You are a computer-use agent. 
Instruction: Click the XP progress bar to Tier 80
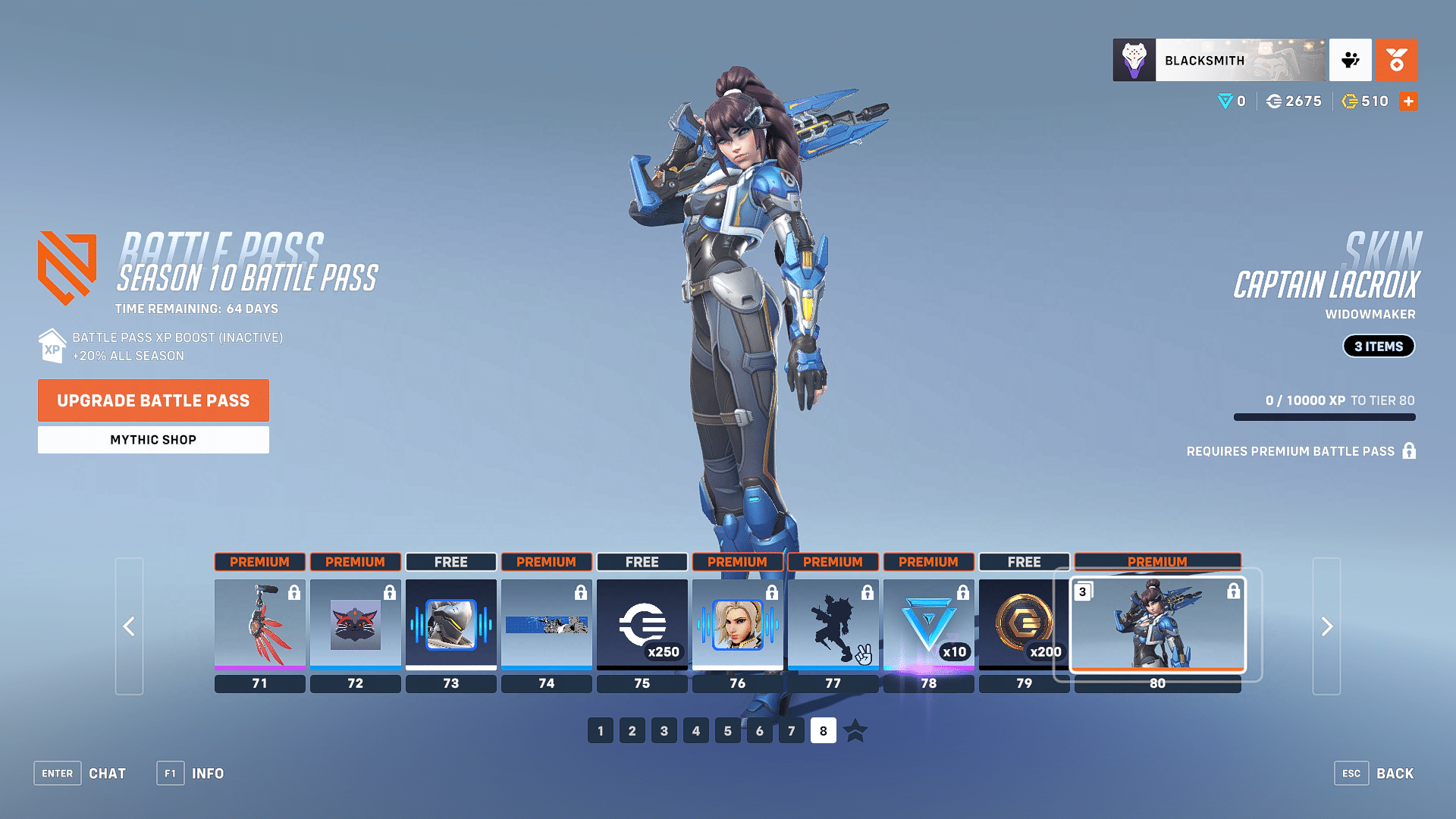point(1323,417)
